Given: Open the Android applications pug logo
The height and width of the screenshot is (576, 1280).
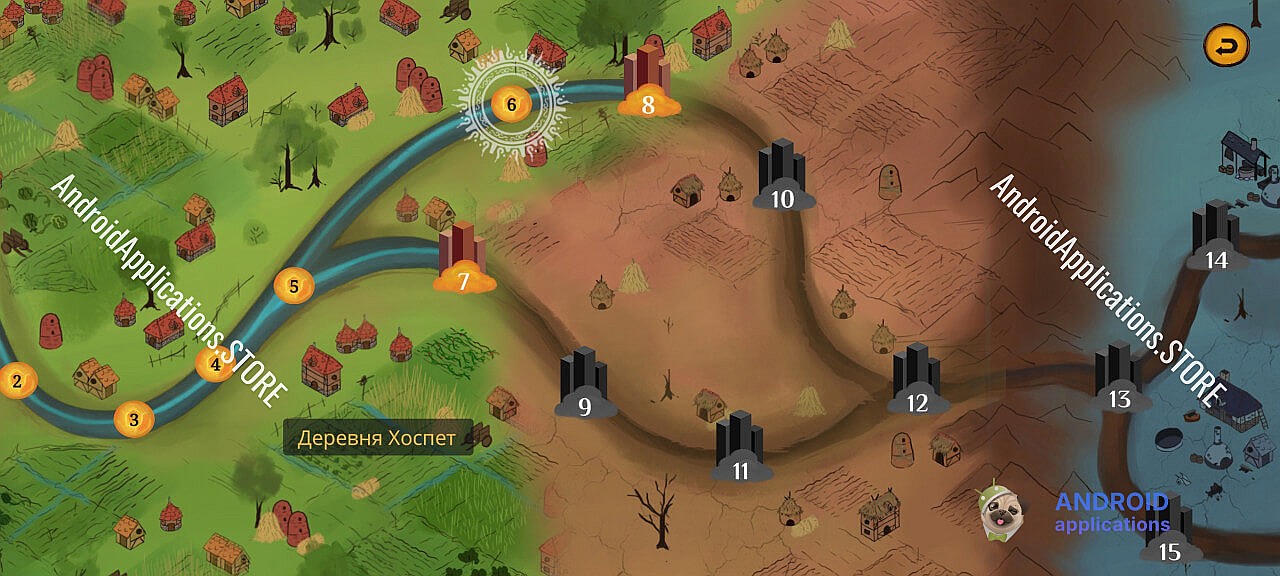Looking at the screenshot, I should [999, 511].
